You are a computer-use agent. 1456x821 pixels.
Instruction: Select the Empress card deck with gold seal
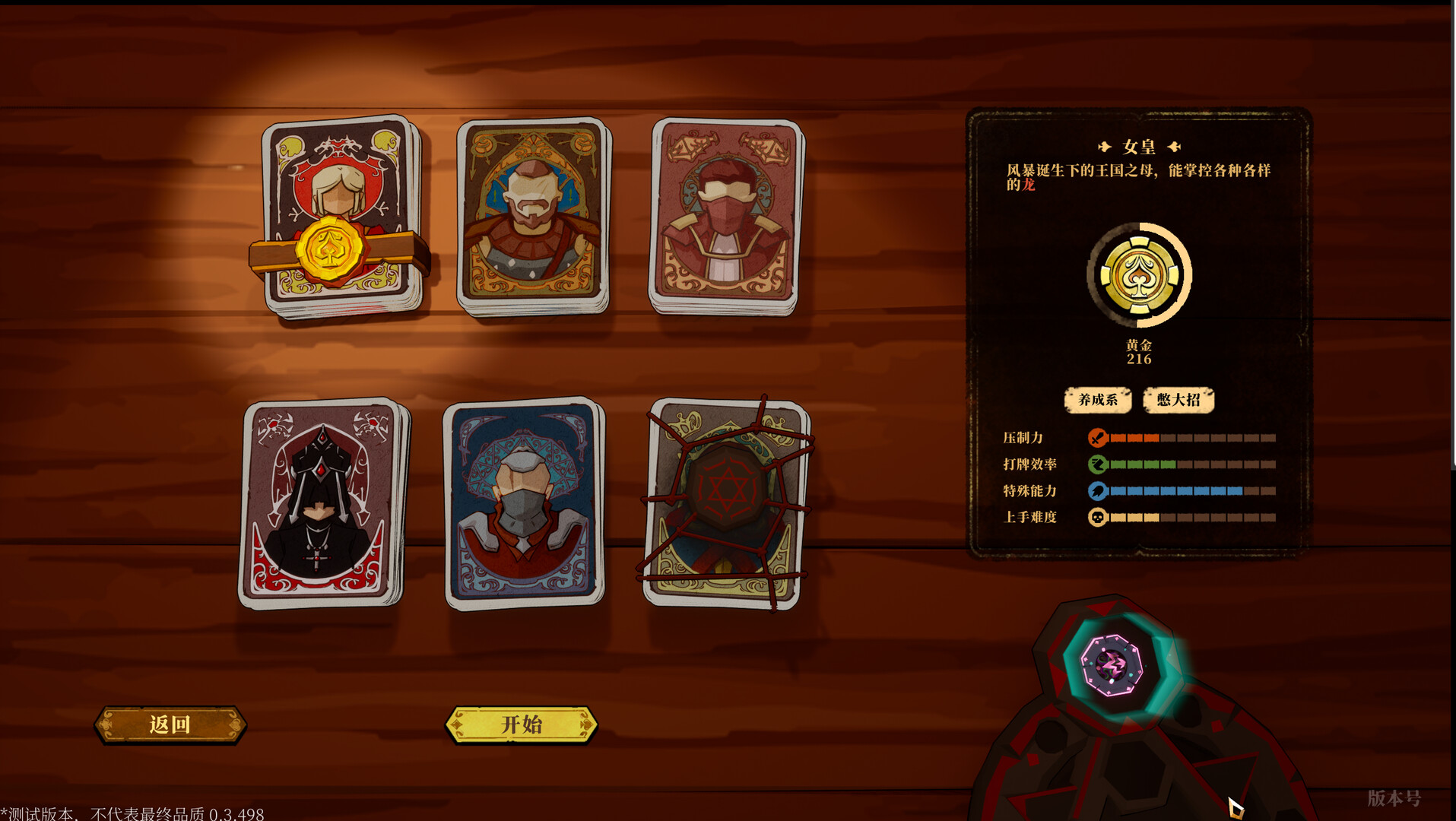340,217
